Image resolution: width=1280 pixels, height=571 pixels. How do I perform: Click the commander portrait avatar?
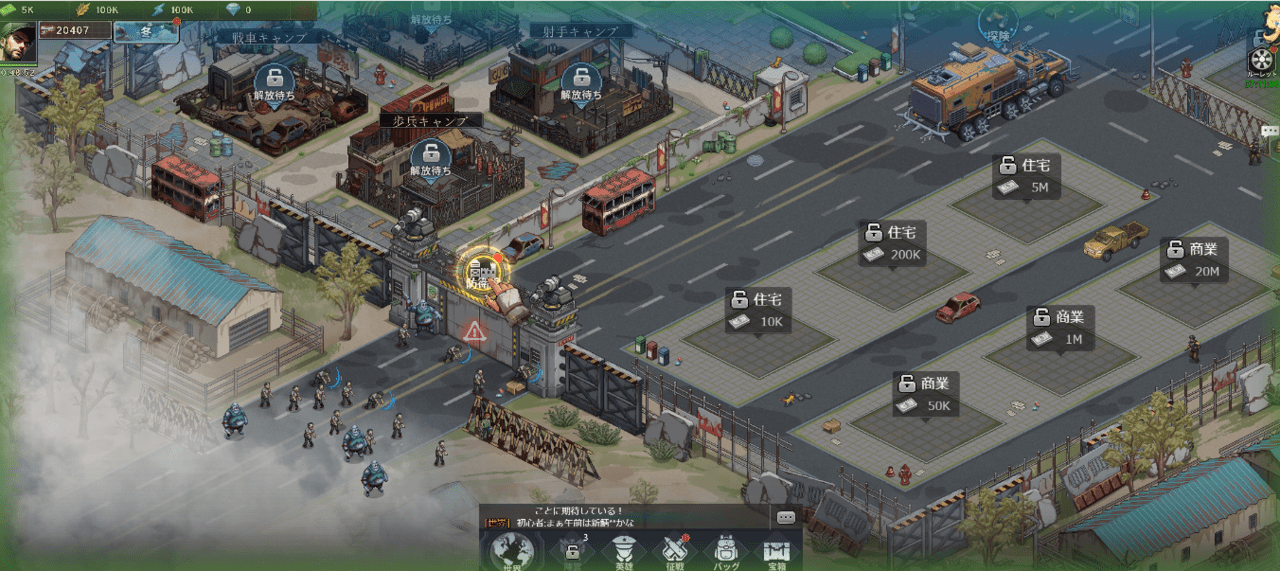18,42
